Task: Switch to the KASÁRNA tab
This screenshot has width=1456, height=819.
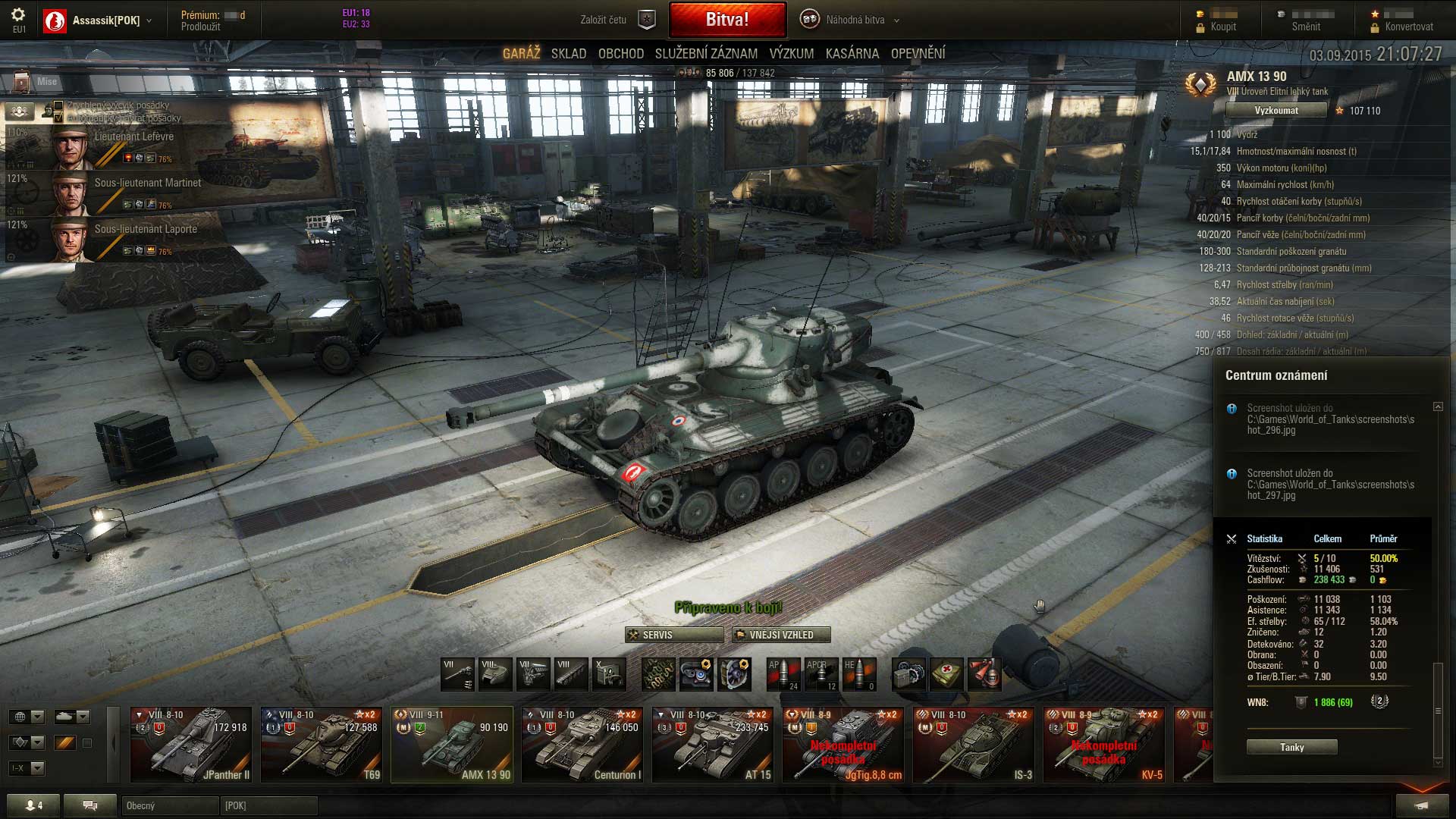Action: tap(852, 54)
